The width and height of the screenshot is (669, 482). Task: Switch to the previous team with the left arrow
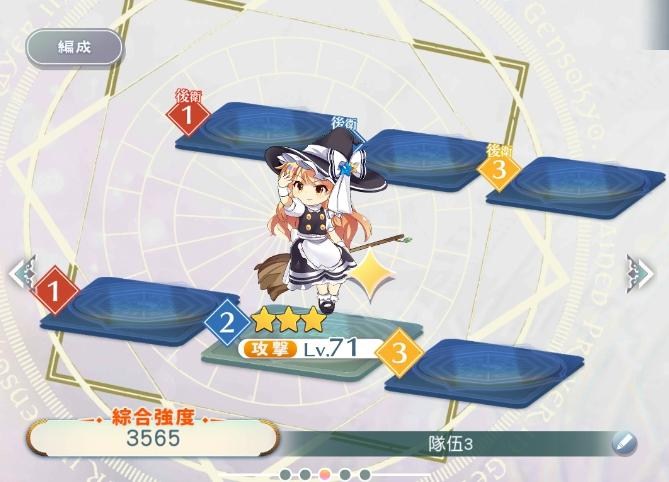click(x=20, y=271)
